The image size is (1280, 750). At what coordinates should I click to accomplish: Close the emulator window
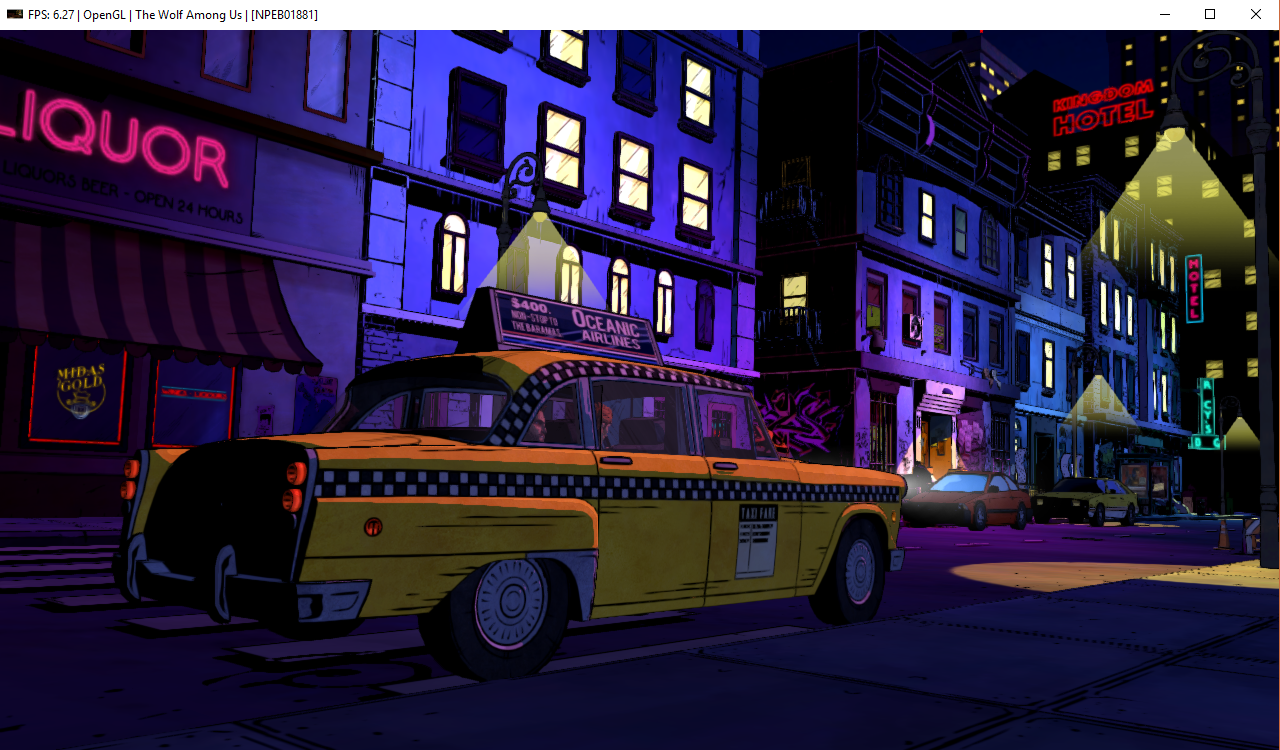(x=1256, y=14)
